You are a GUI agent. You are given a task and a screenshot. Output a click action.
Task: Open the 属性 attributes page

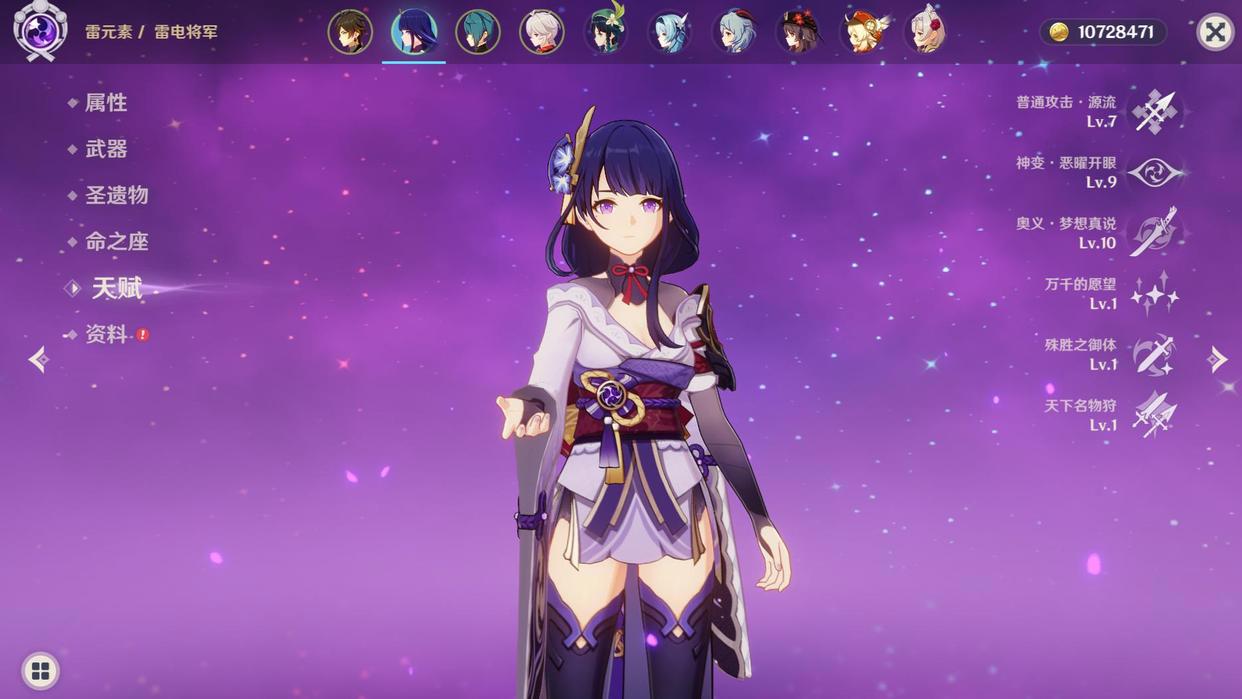click(105, 103)
